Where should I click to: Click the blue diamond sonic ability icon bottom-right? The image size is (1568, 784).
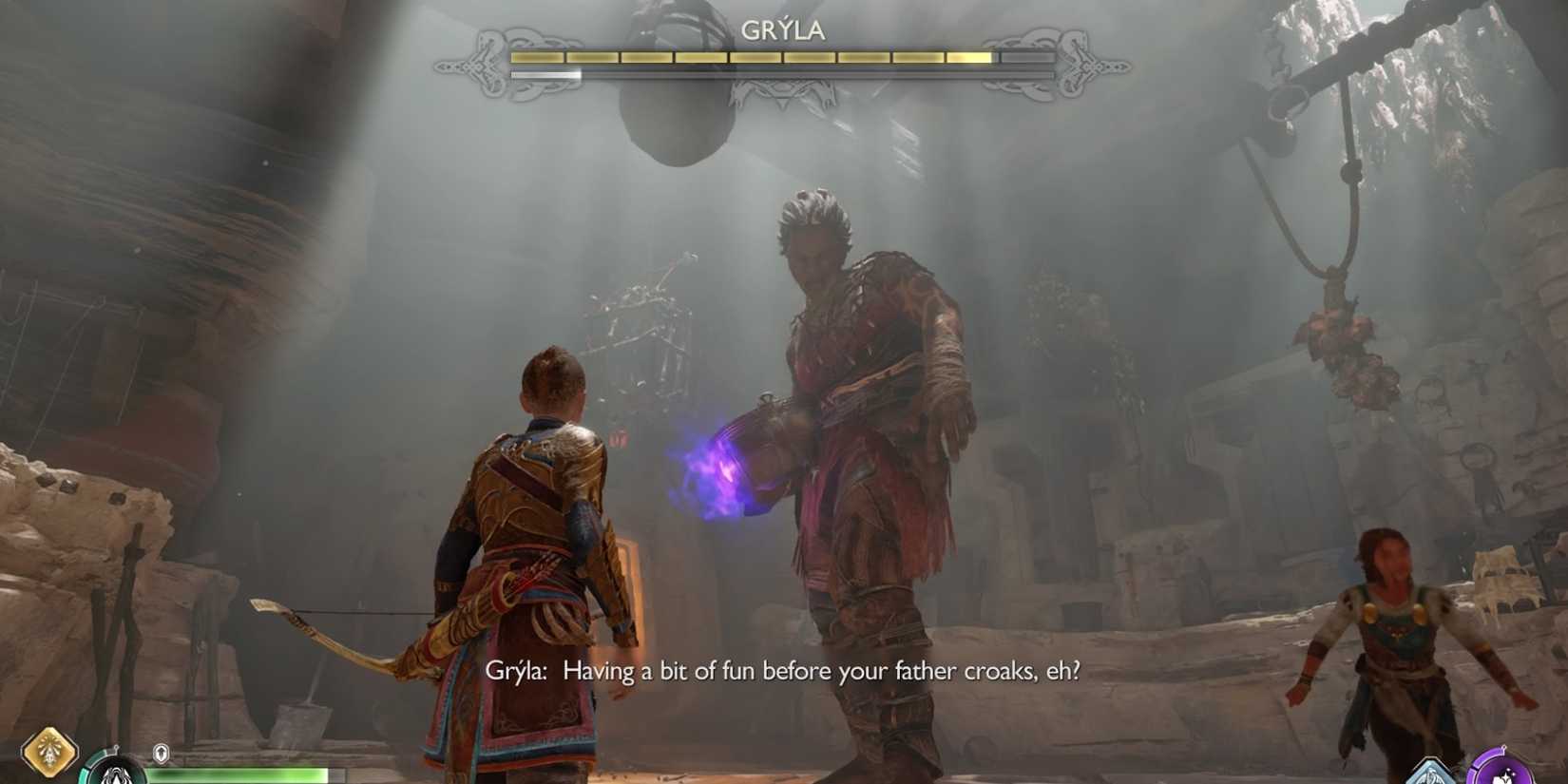1430,777
